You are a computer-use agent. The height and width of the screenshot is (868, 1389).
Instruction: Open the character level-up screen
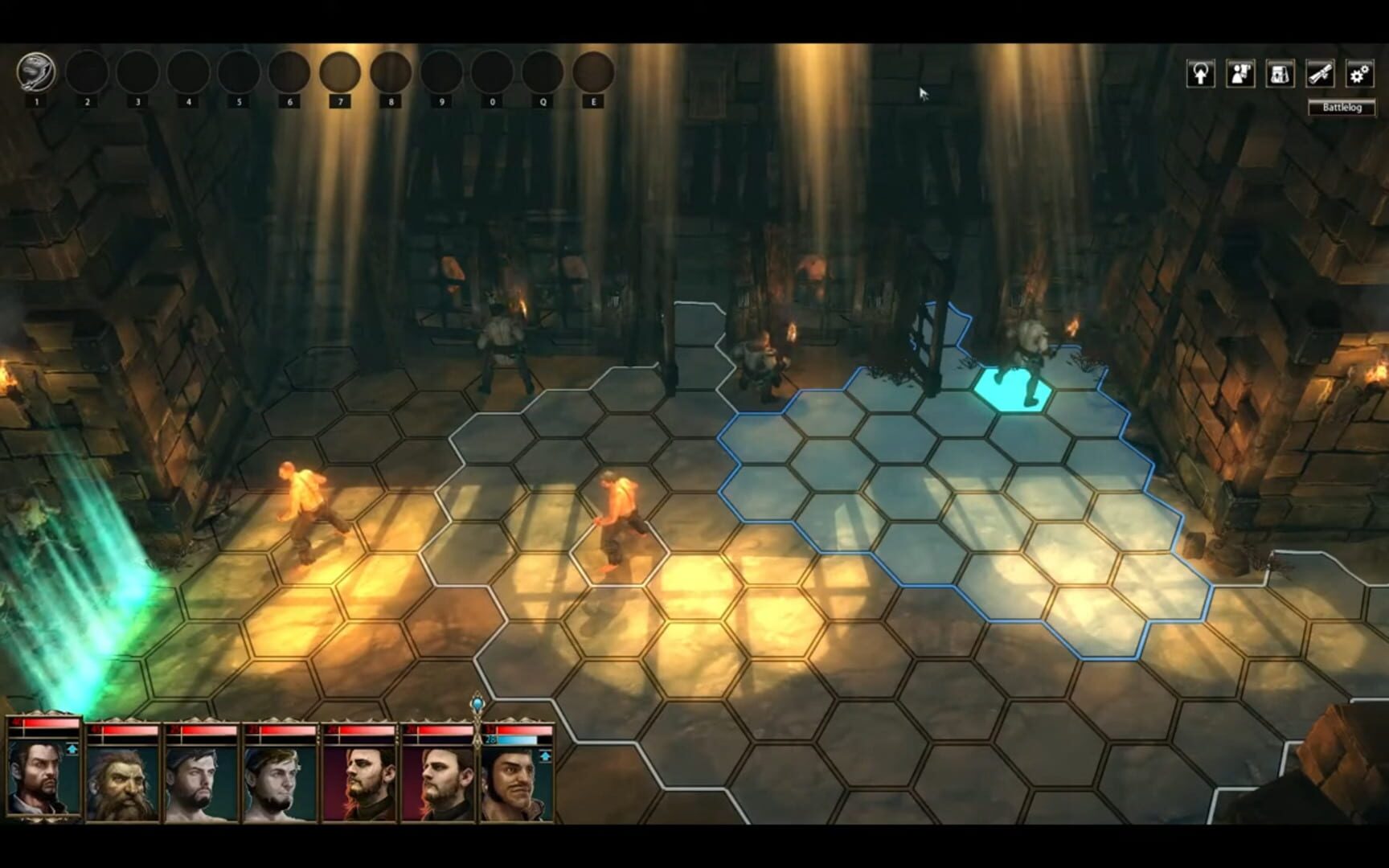[x=1201, y=73]
